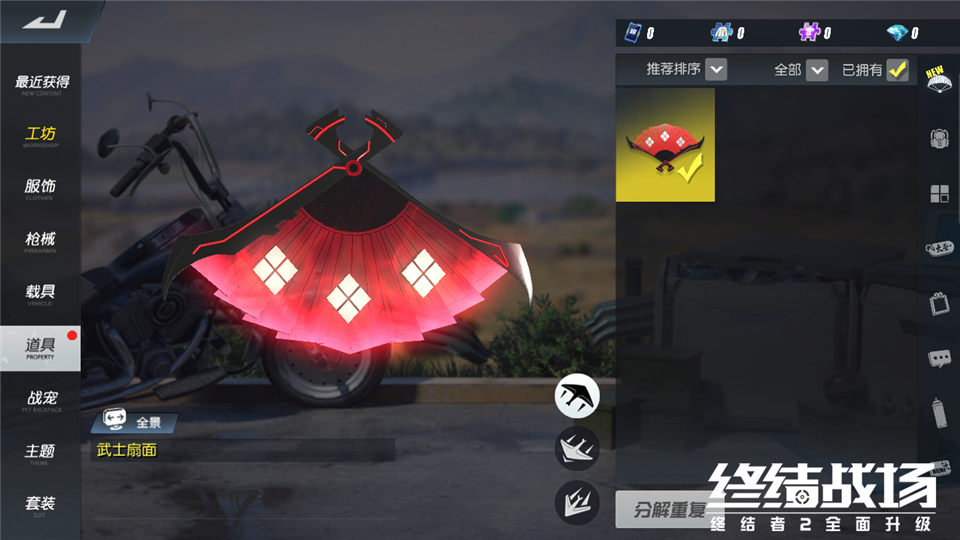960x540 pixels.
Task: Open the 最近获得 recent items menu
Action: click(x=41, y=84)
